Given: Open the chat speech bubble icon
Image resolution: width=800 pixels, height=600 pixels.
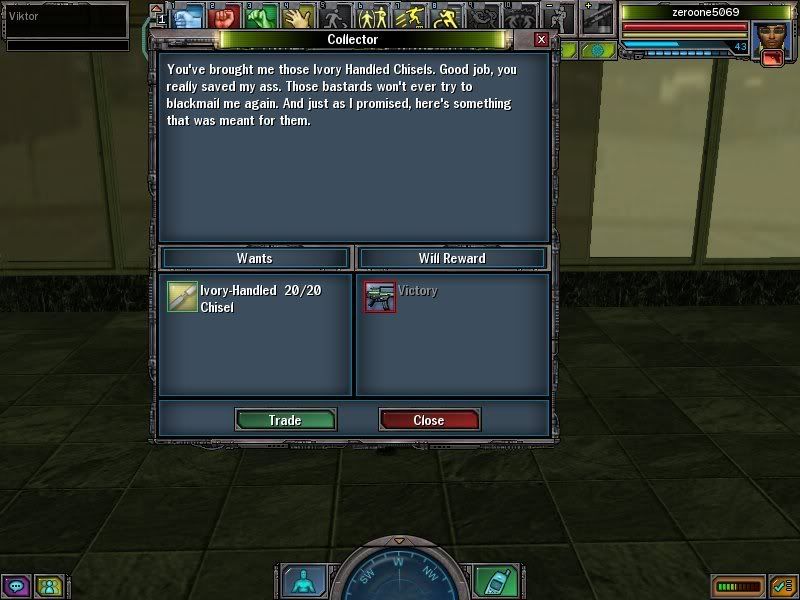Looking at the screenshot, I should [15, 586].
